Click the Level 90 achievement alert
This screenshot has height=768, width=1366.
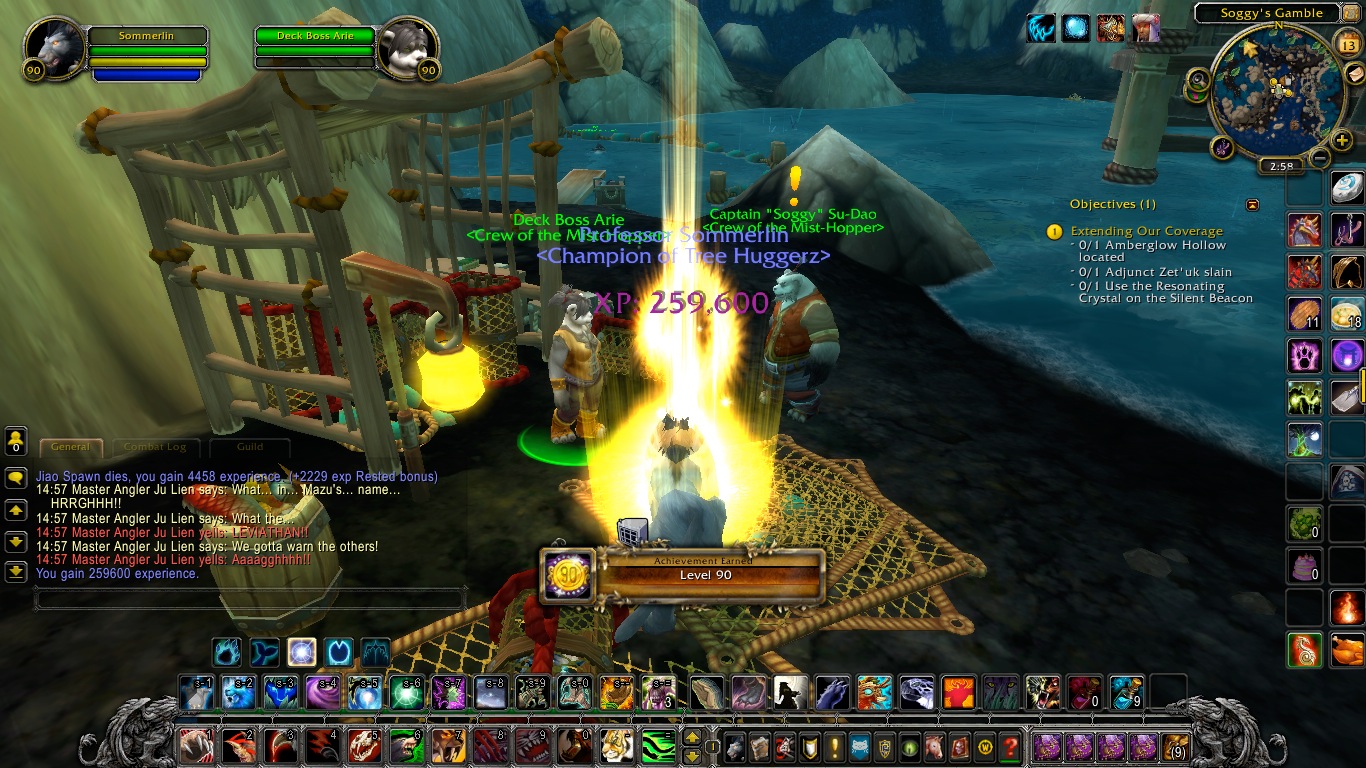(681, 574)
